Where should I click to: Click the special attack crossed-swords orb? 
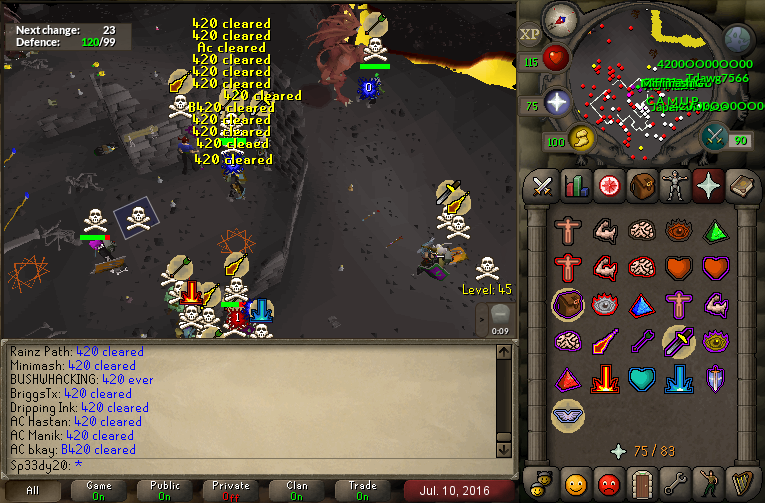(x=715, y=134)
